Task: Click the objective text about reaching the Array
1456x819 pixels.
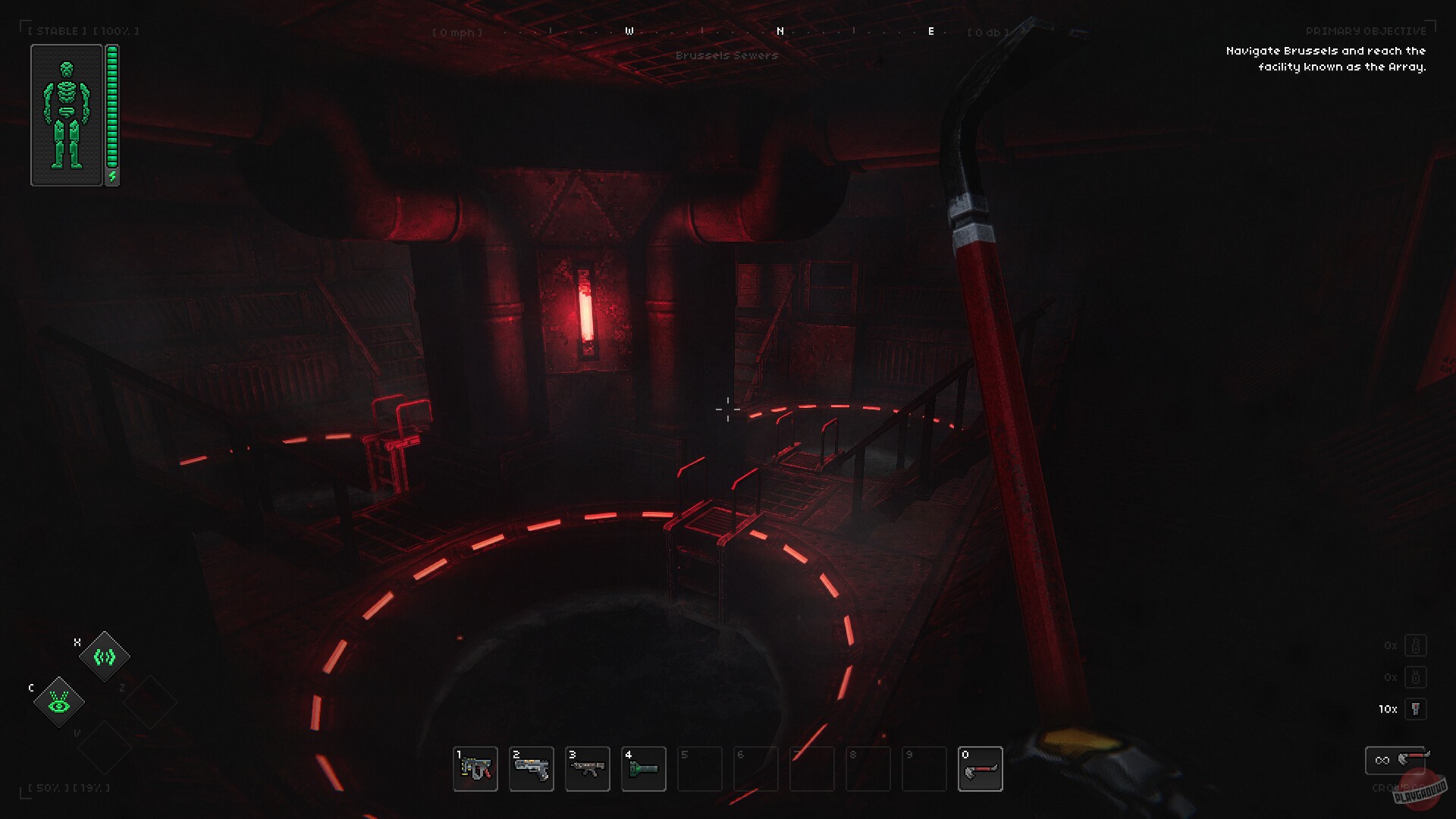Action: pos(1326,58)
